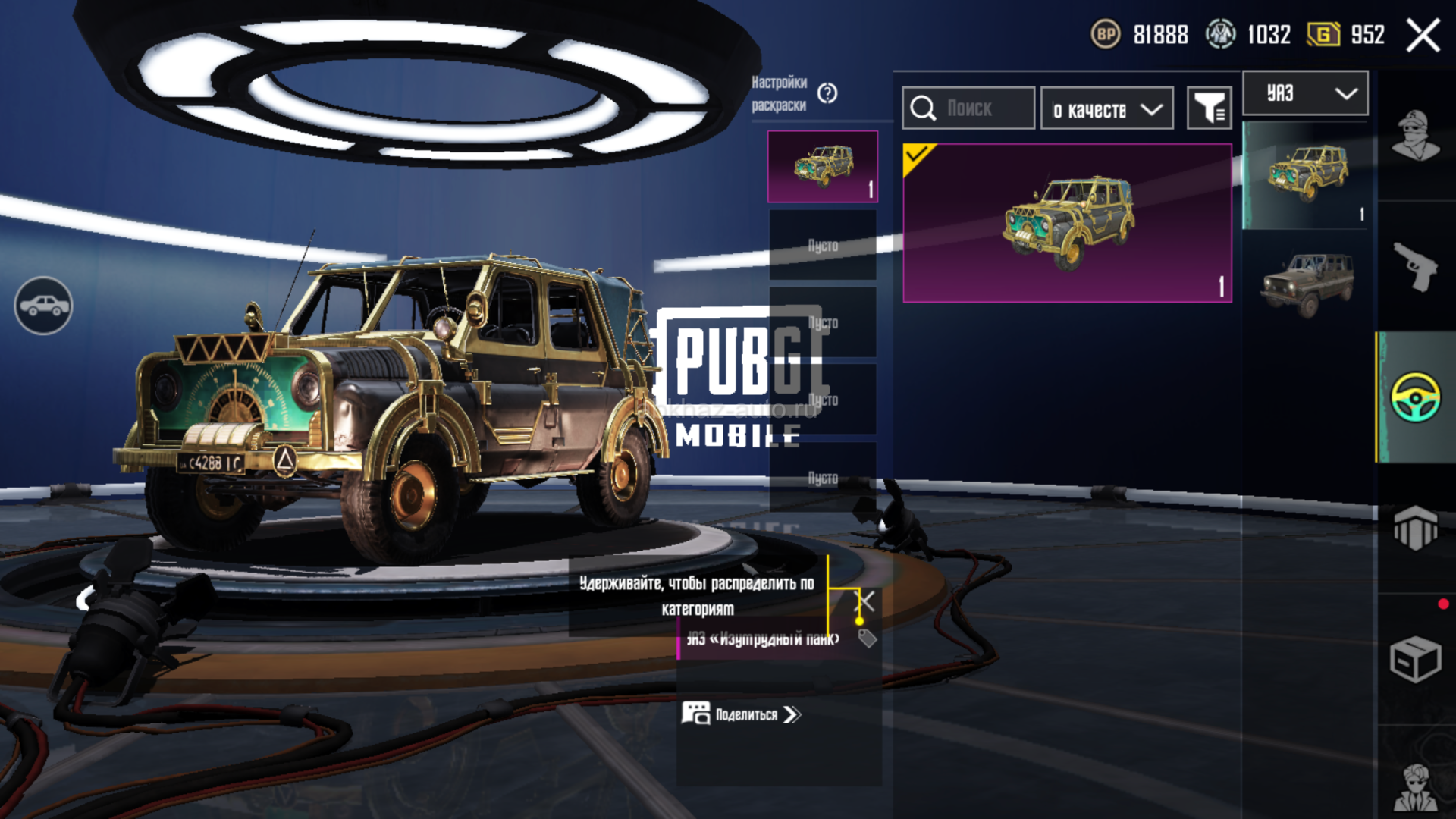The width and height of the screenshot is (1456, 819).
Task: Select the equipped gold UAZ paint slot
Action: point(823,166)
